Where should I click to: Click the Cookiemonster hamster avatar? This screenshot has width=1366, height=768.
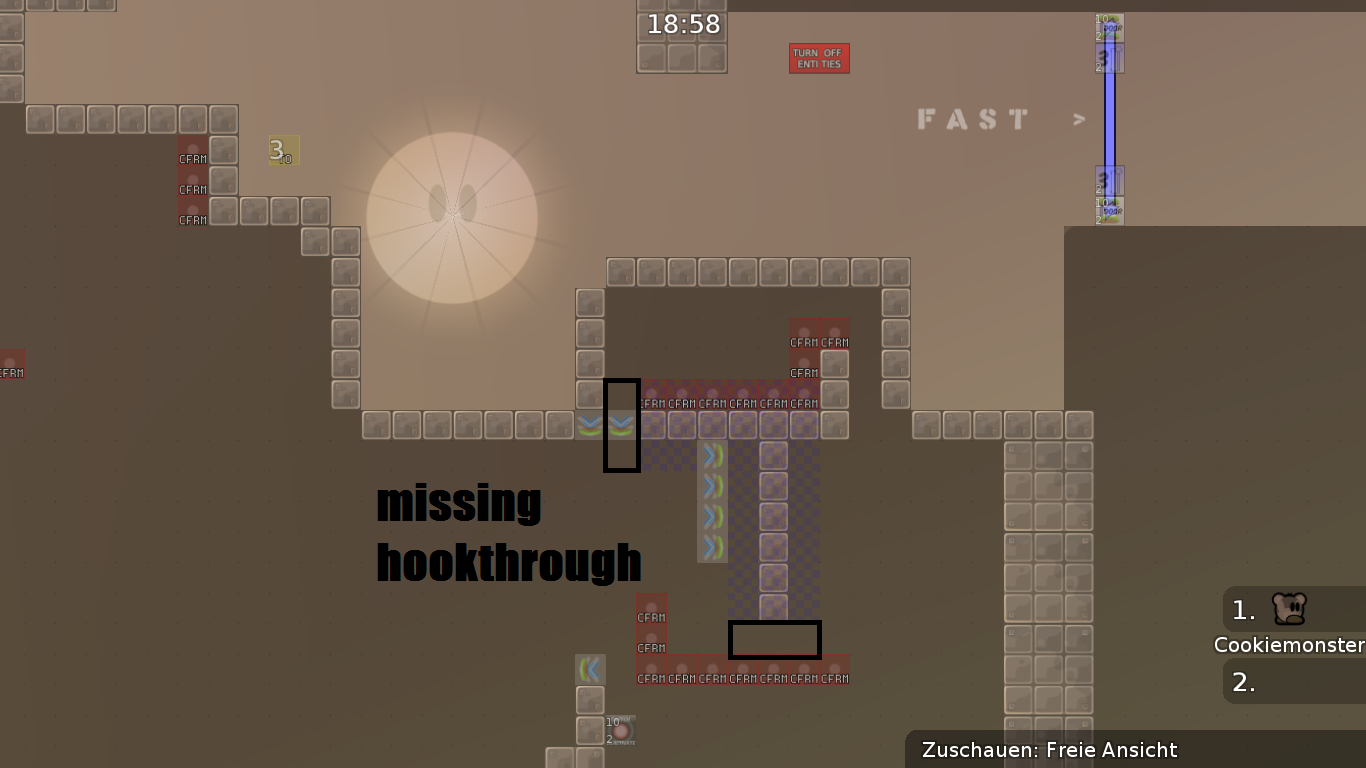click(x=1288, y=610)
